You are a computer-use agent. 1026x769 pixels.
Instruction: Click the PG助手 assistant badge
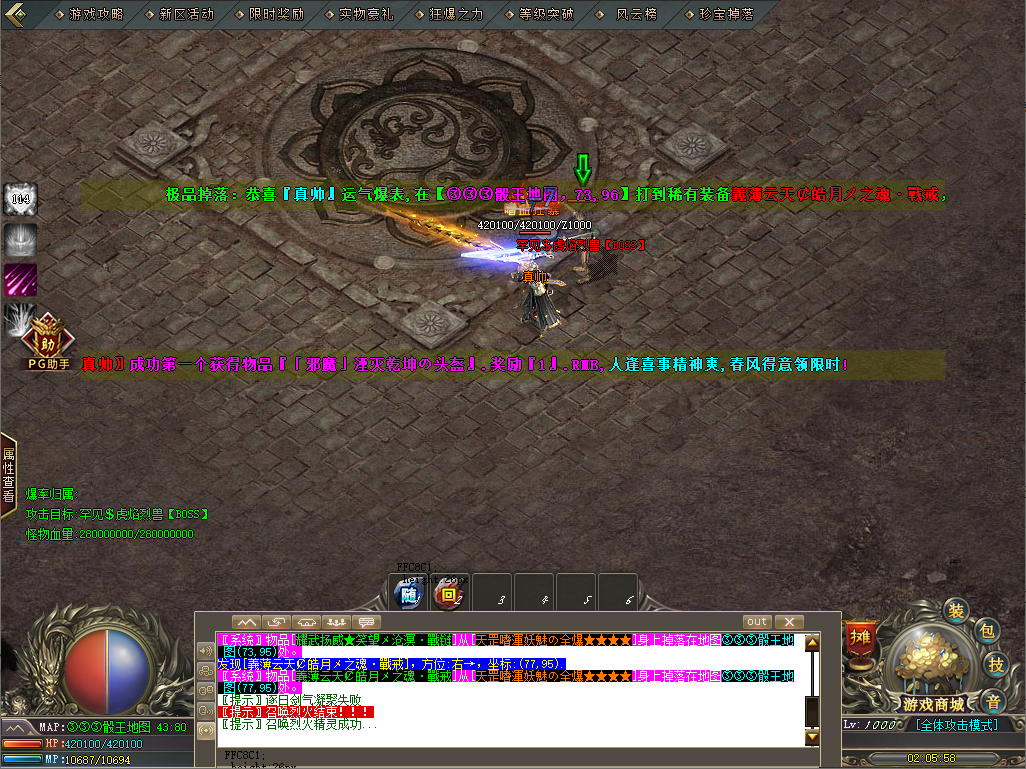[47, 342]
